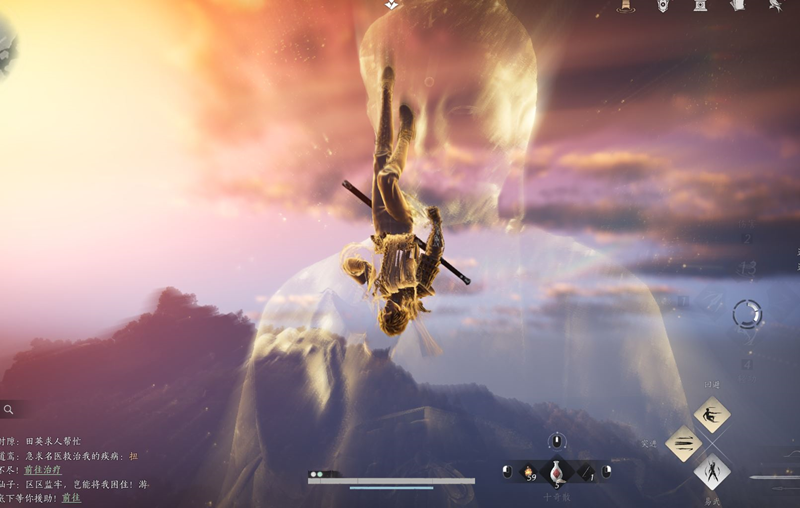Activate the 回避 dodge skill diamond
800x508 pixels.
711,414
